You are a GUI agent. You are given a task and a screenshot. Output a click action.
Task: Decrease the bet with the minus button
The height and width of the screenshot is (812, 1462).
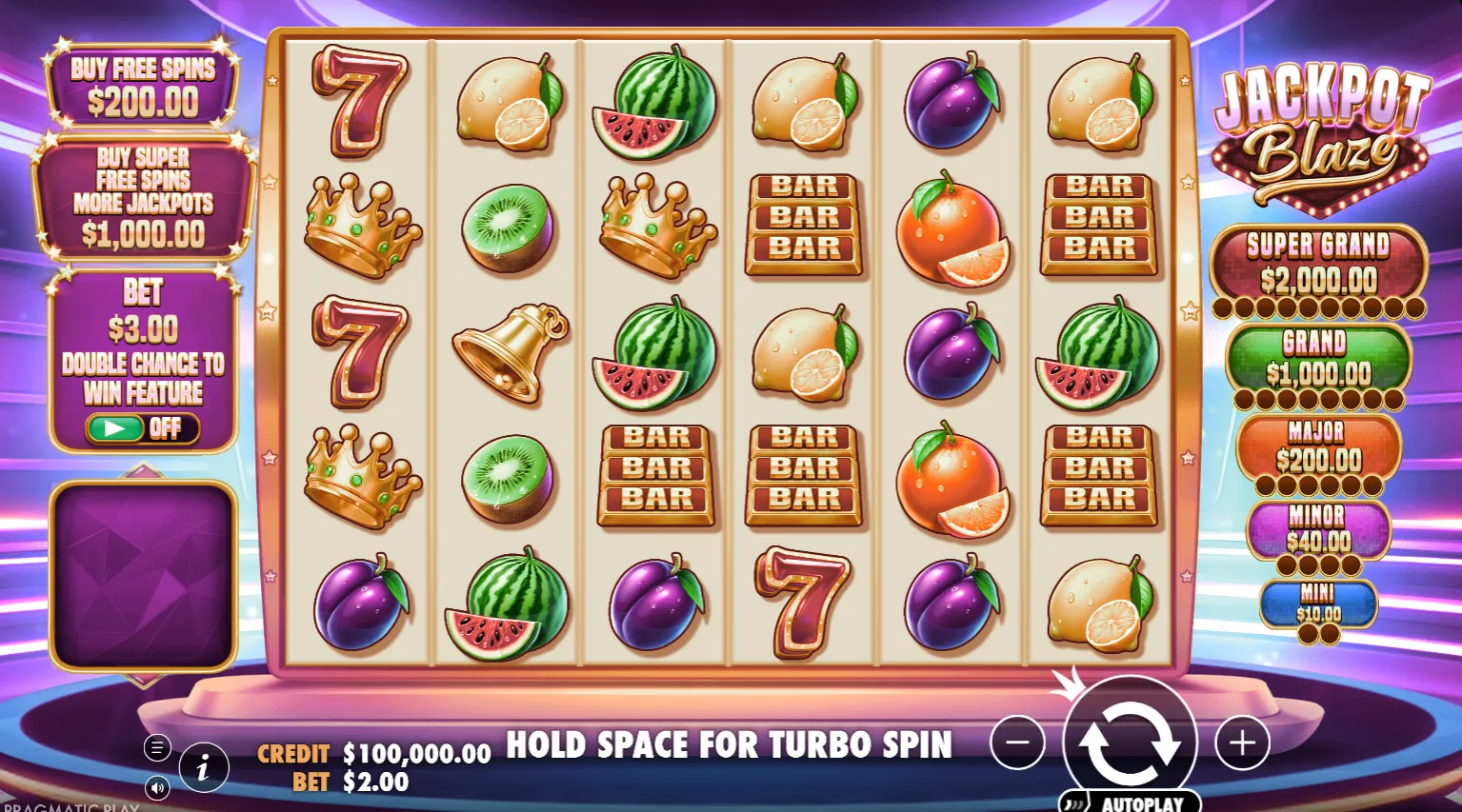point(1017,743)
